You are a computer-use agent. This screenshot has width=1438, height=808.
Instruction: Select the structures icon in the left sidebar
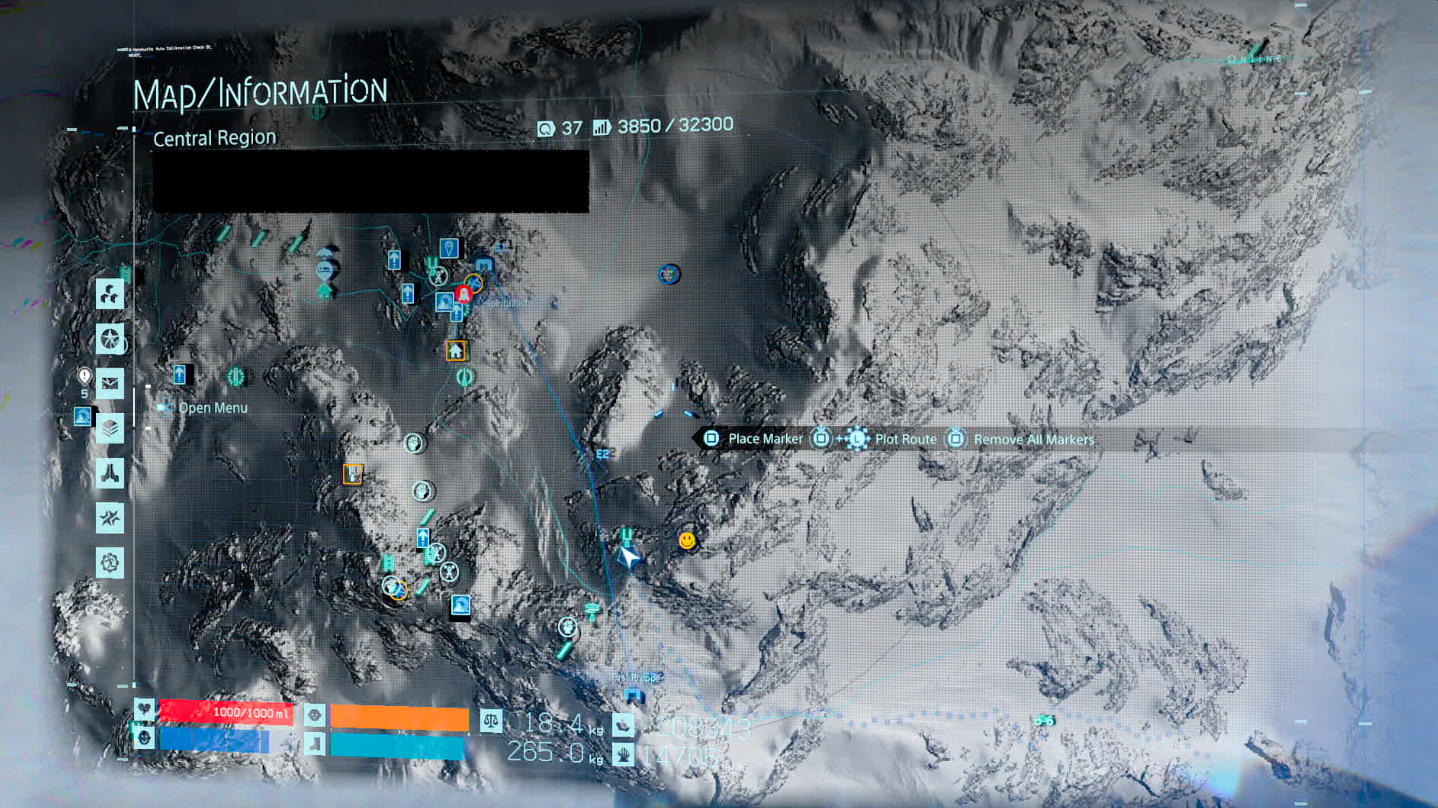click(x=110, y=473)
